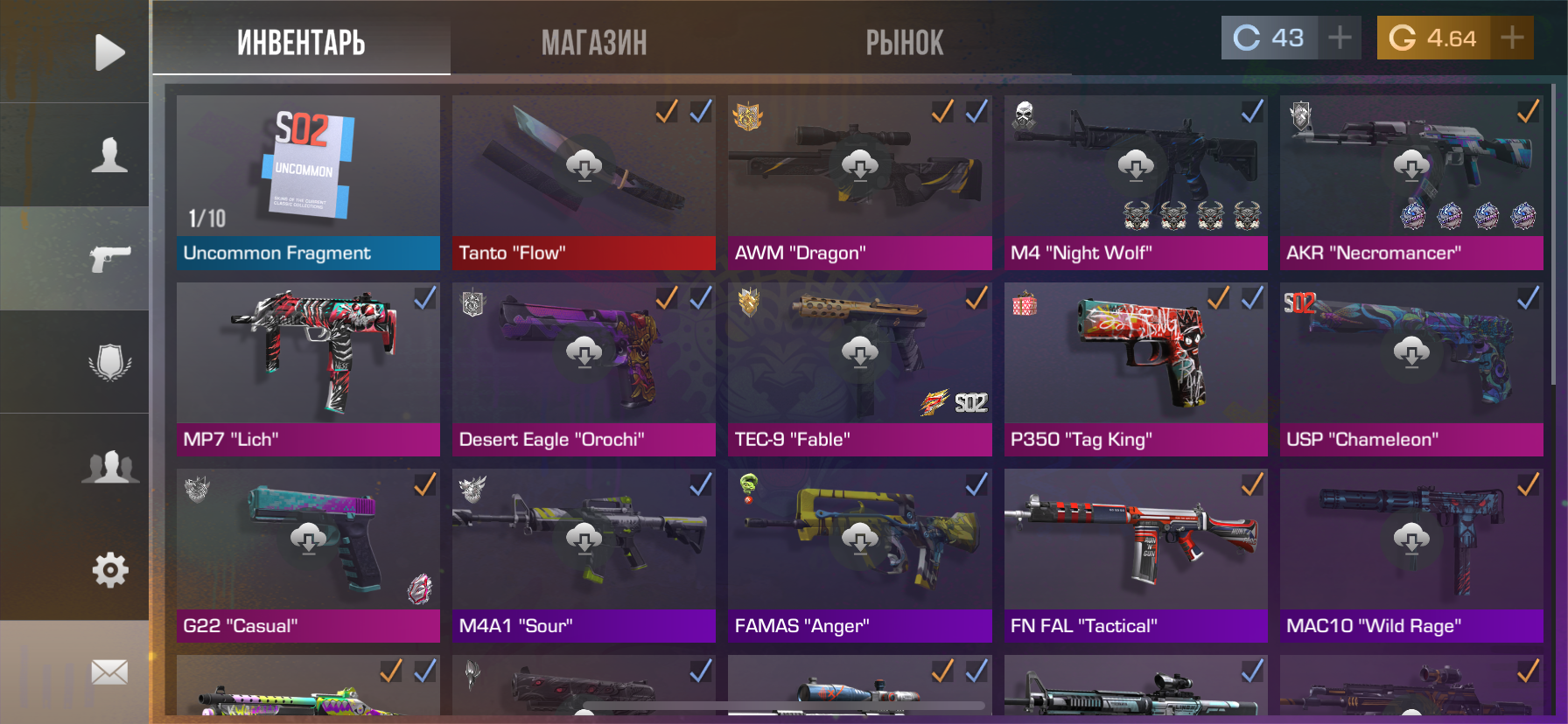The height and width of the screenshot is (724, 1568).
Task: Open the friends group icon
Action: coord(109,466)
